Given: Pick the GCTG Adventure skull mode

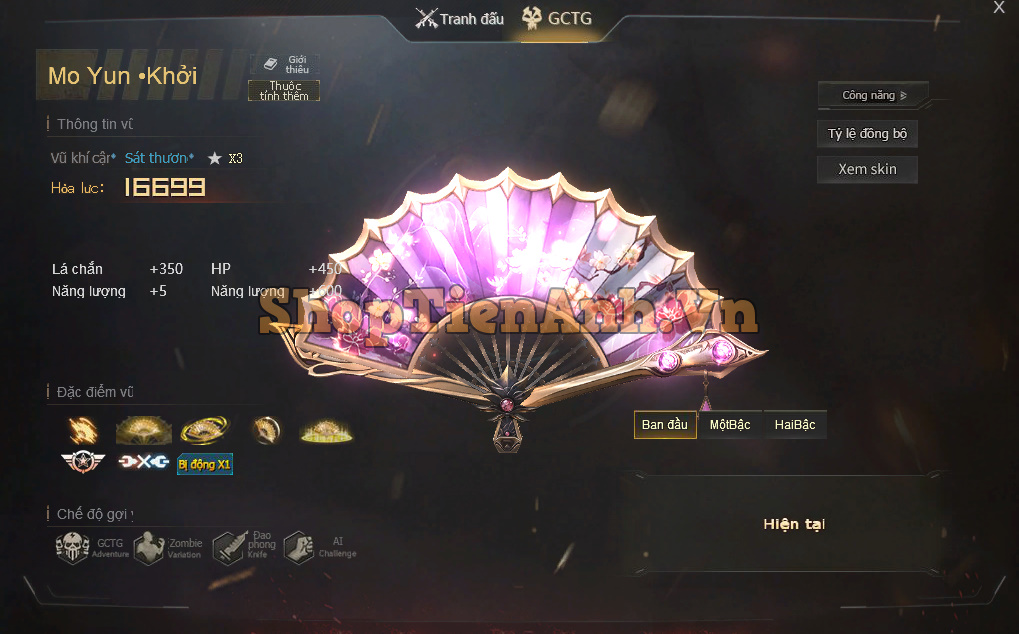Looking at the screenshot, I should 73,547.
